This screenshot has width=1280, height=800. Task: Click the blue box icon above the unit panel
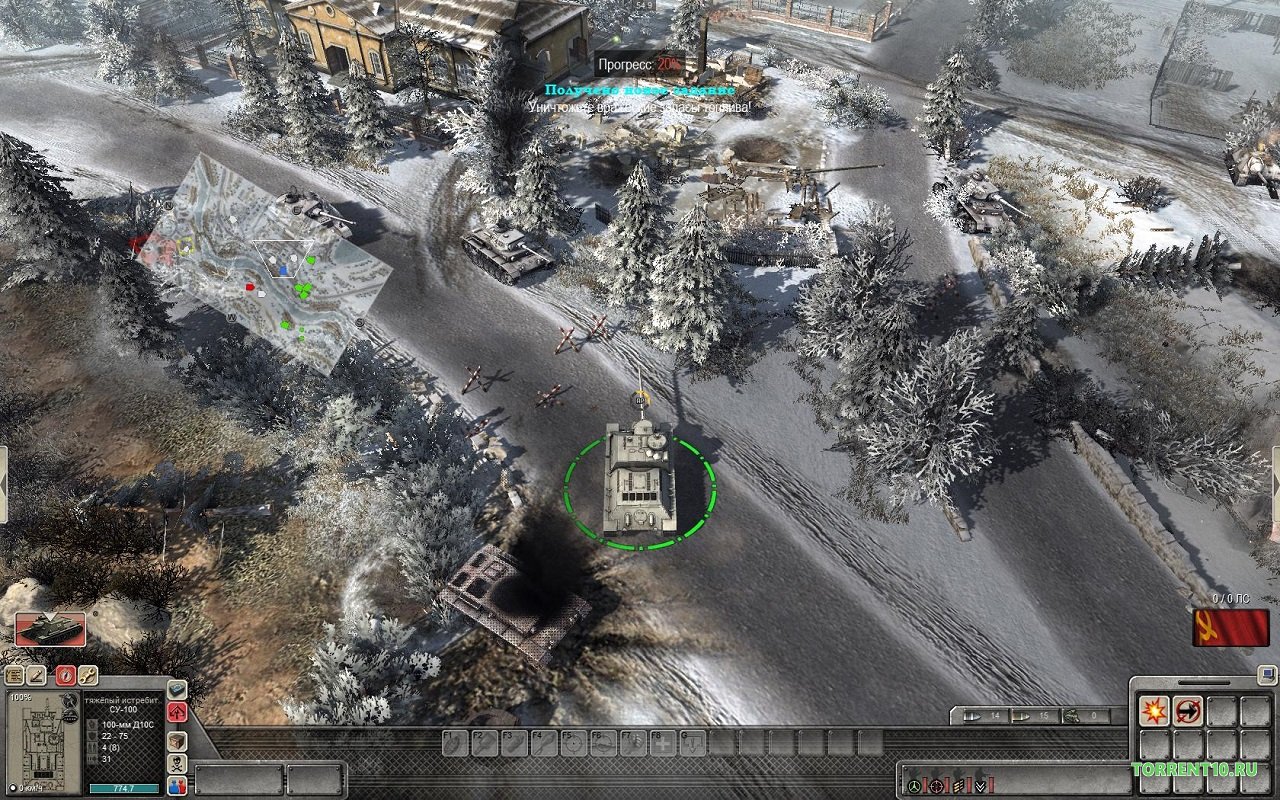pos(177,690)
